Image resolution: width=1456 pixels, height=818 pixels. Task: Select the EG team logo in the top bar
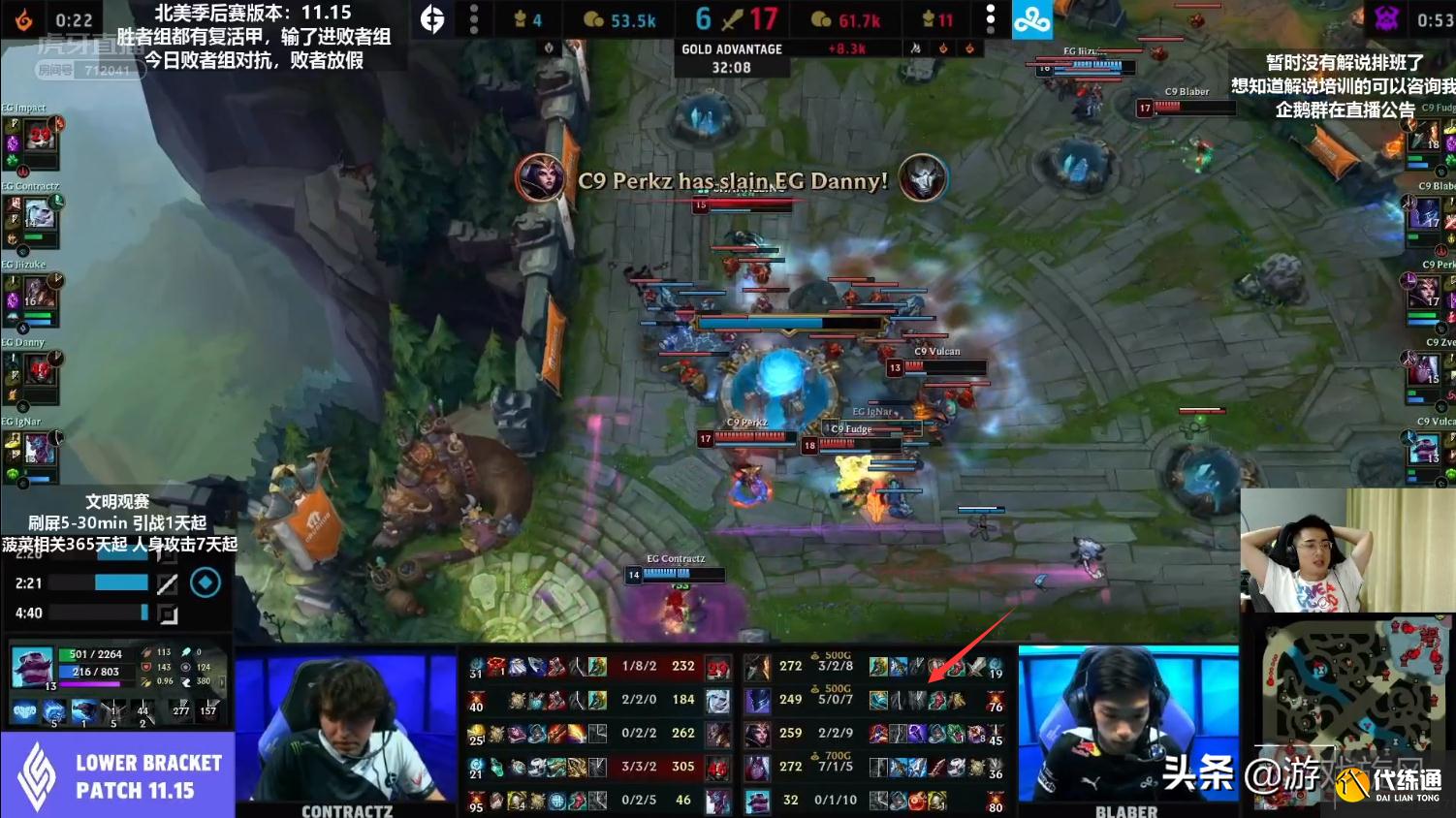coord(434,18)
